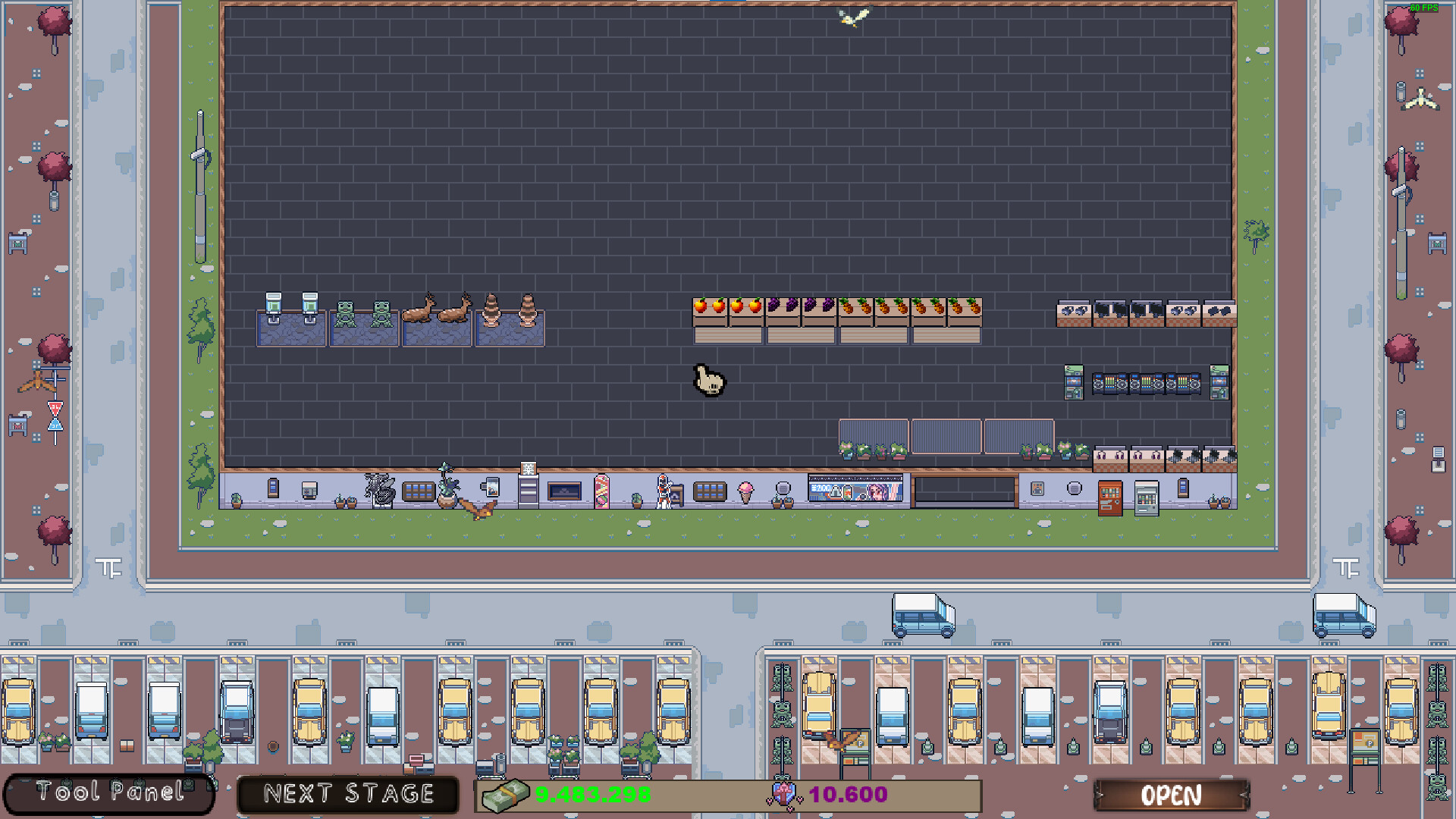The width and height of the screenshot is (1456, 819).
Task: Click the armored robot figure
Action: pos(663,493)
